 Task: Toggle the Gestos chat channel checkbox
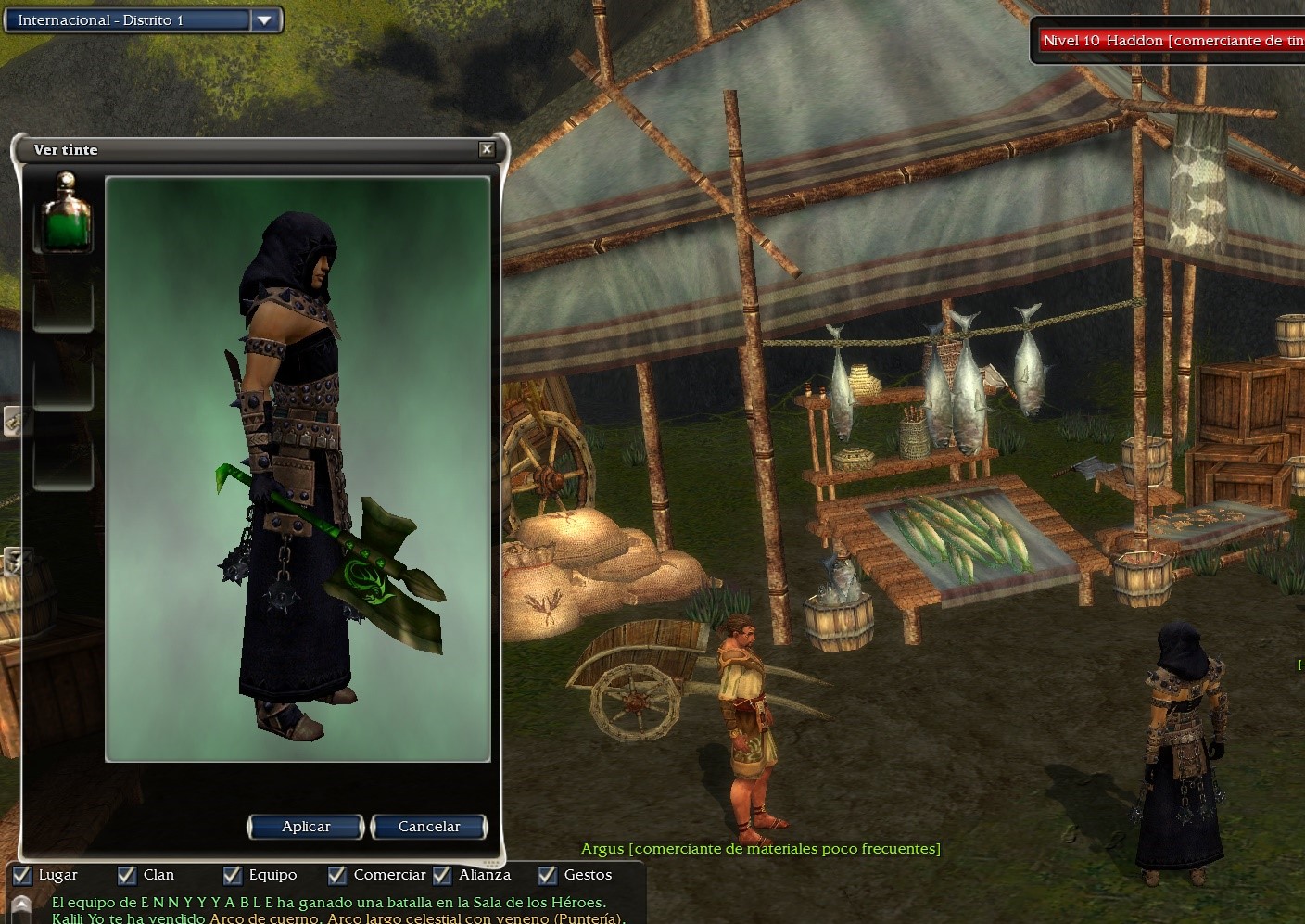548,875
